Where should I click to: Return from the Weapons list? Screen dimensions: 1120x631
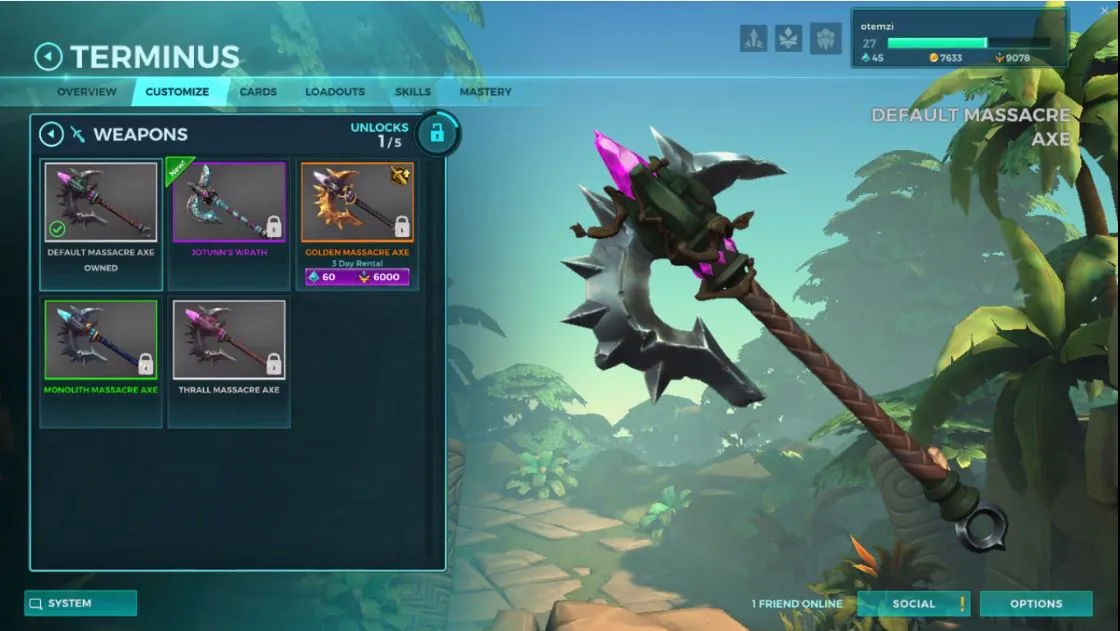[x=51, y=134]
